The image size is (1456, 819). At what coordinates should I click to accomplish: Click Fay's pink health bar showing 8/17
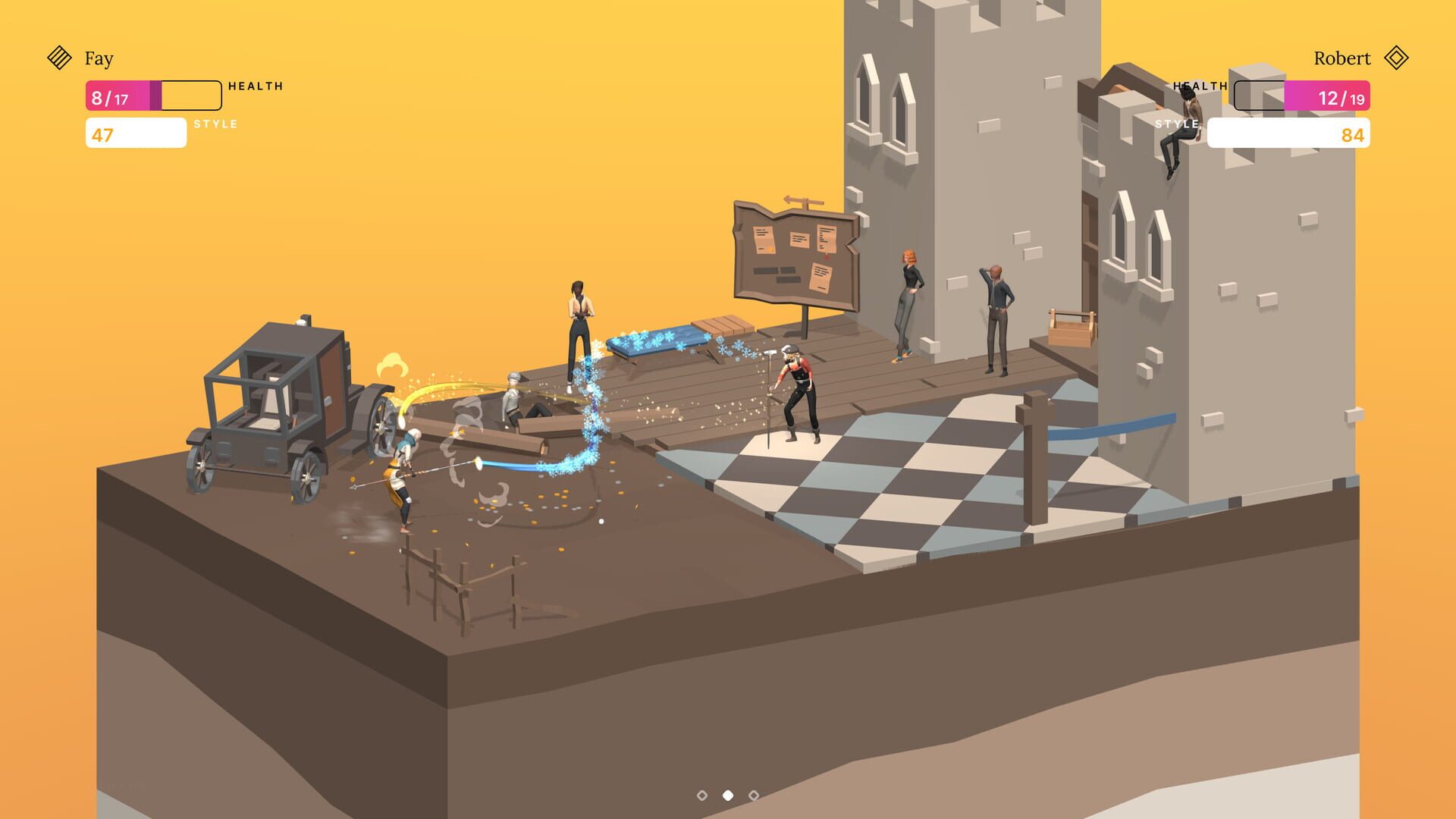(x=118, y=96)
